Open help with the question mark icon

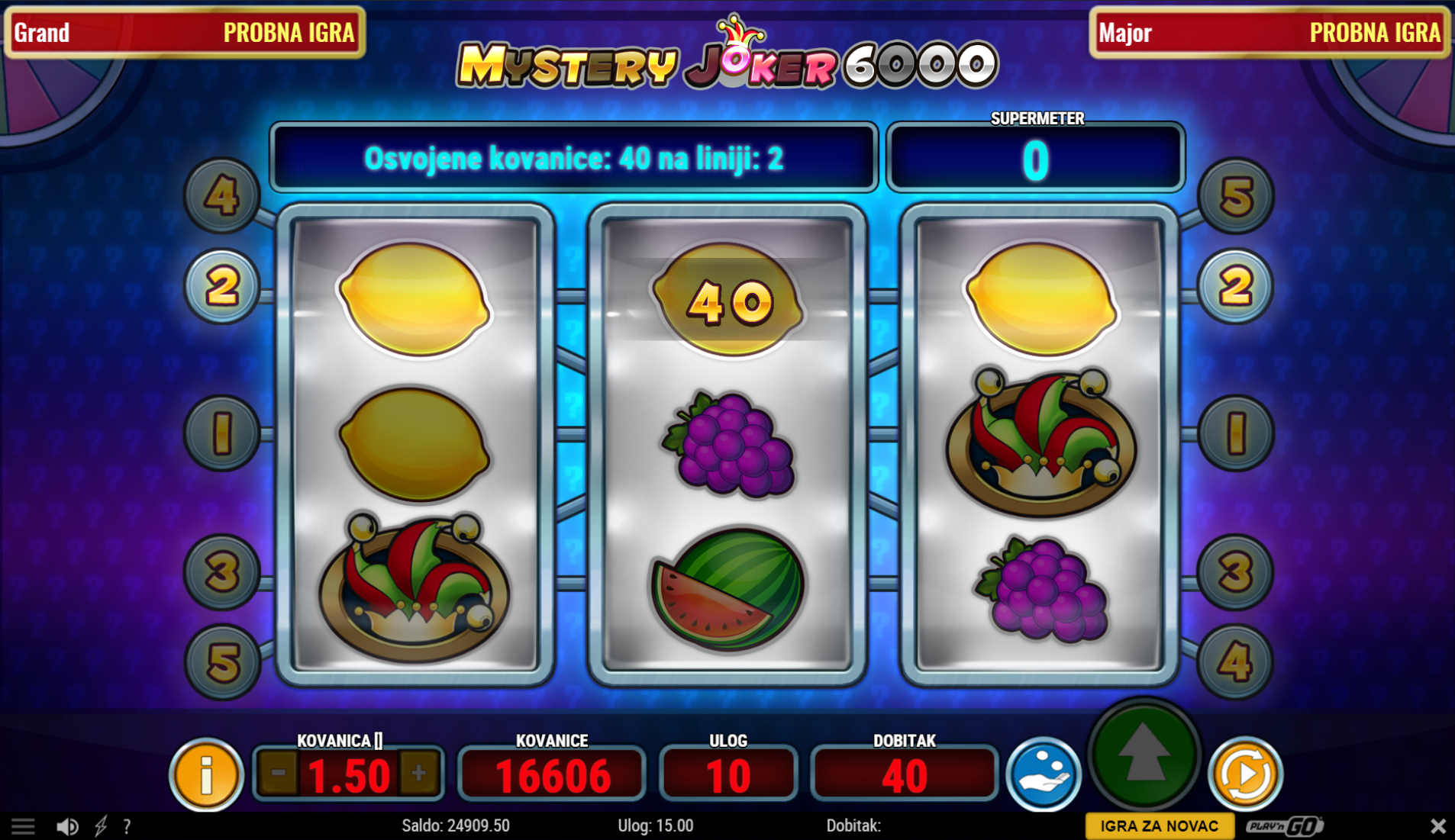(x=127, y=826)
